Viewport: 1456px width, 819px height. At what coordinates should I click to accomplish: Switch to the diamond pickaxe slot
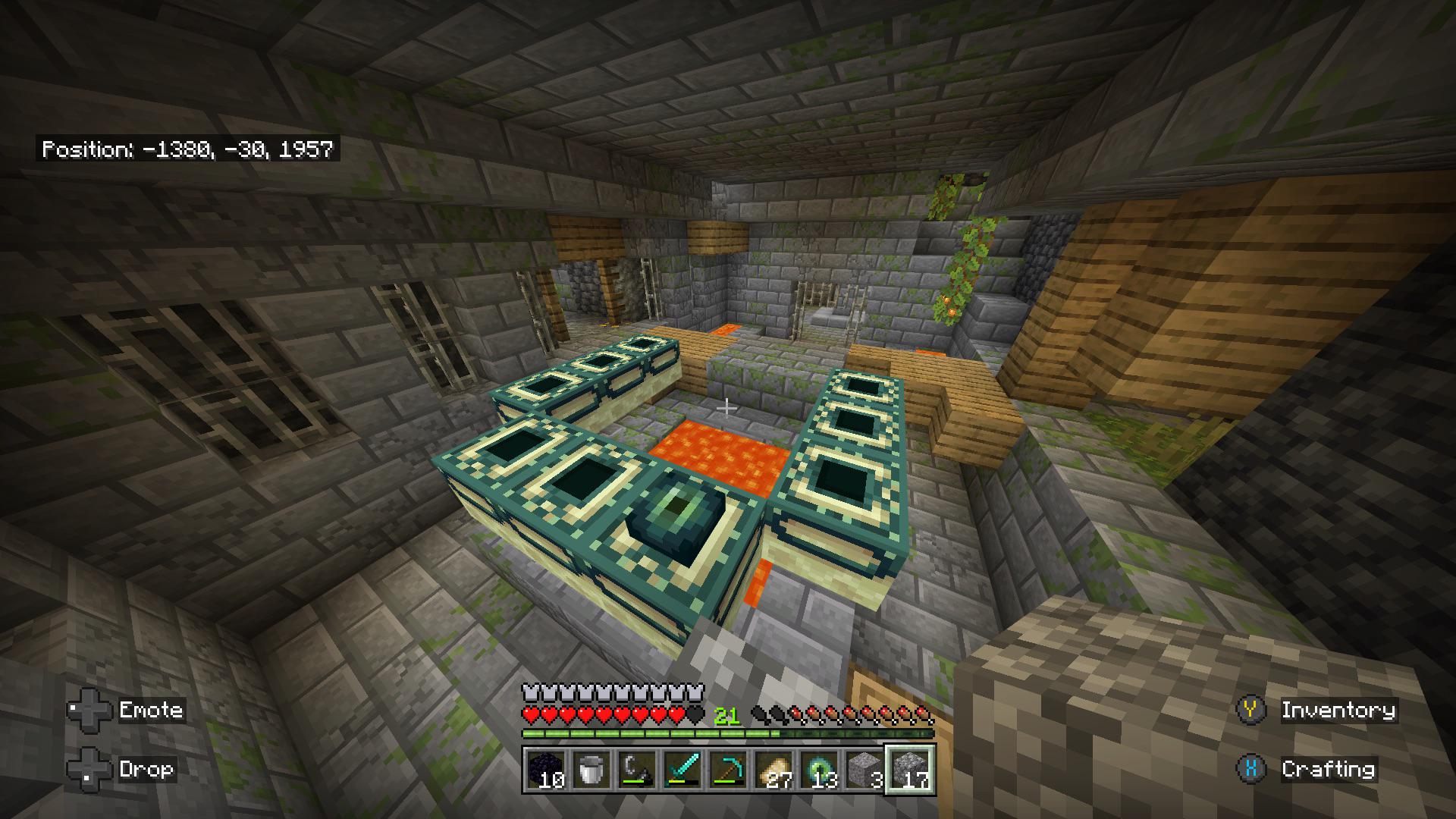pyautogui.click(x=728, y=770)
